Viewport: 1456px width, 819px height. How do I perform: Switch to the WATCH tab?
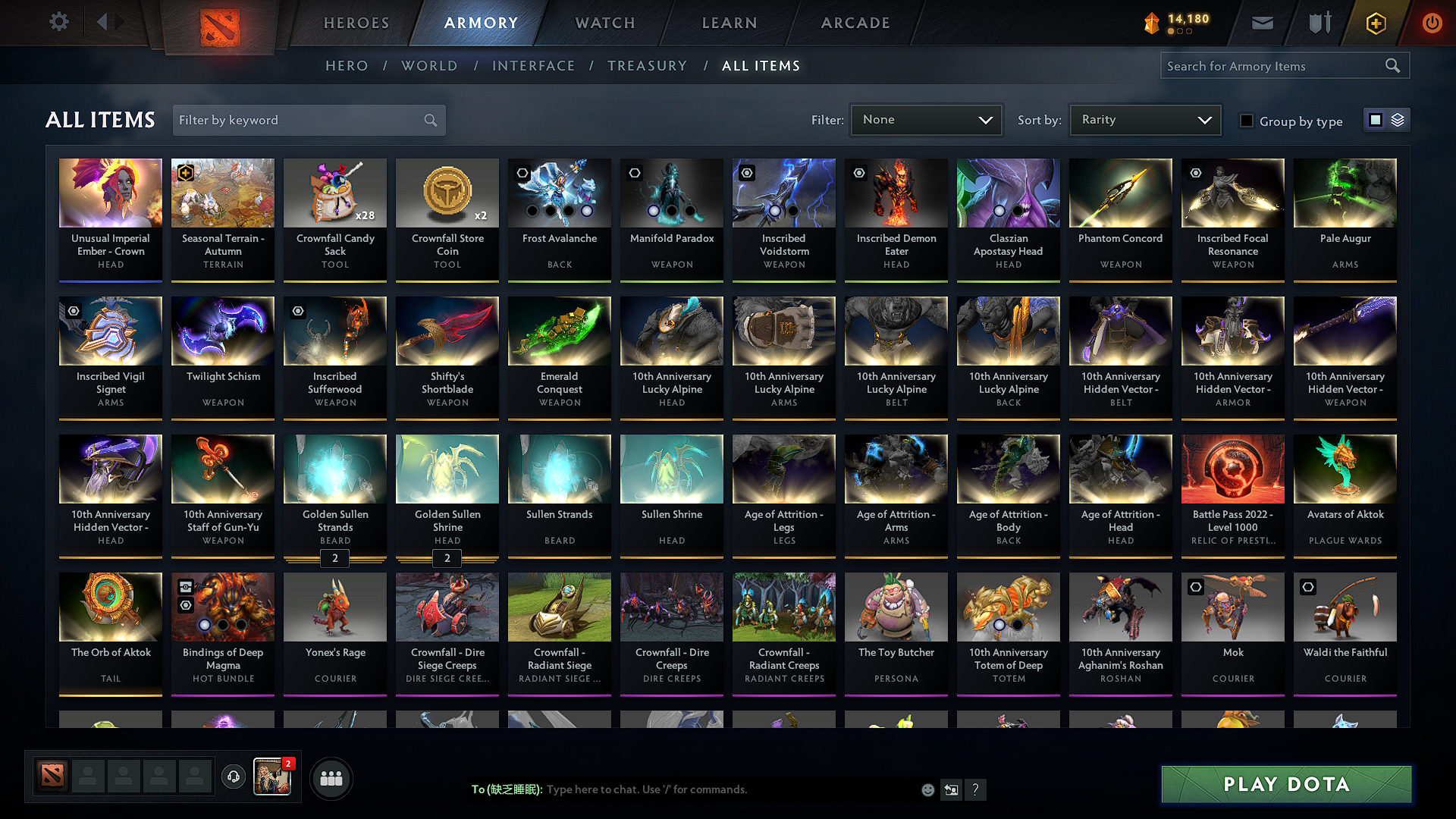click(x=604, y=23)
